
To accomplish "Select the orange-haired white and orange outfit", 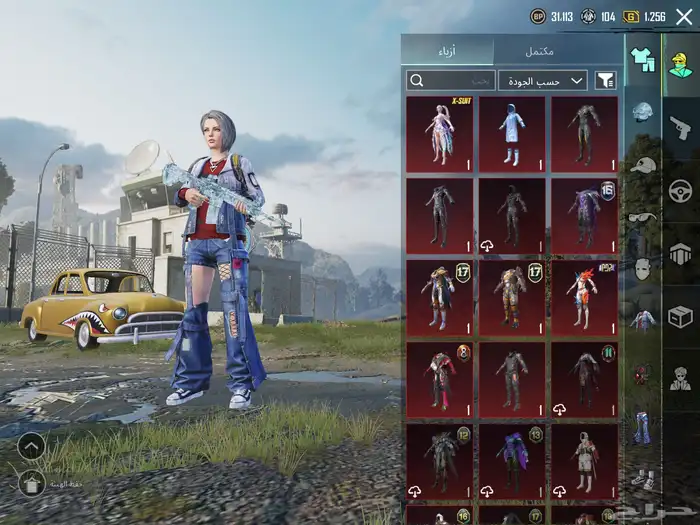I will point(585,297).
